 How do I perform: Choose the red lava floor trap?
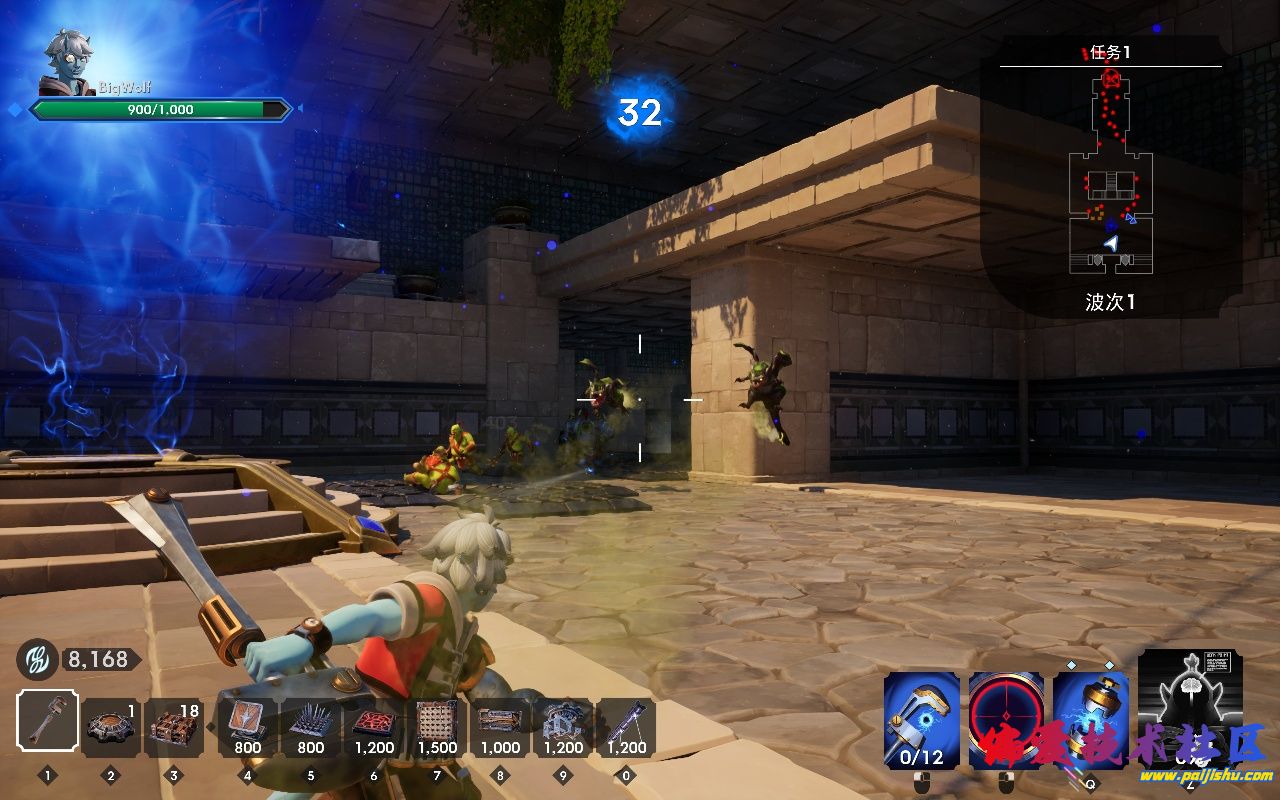click(x=374, y=727)
